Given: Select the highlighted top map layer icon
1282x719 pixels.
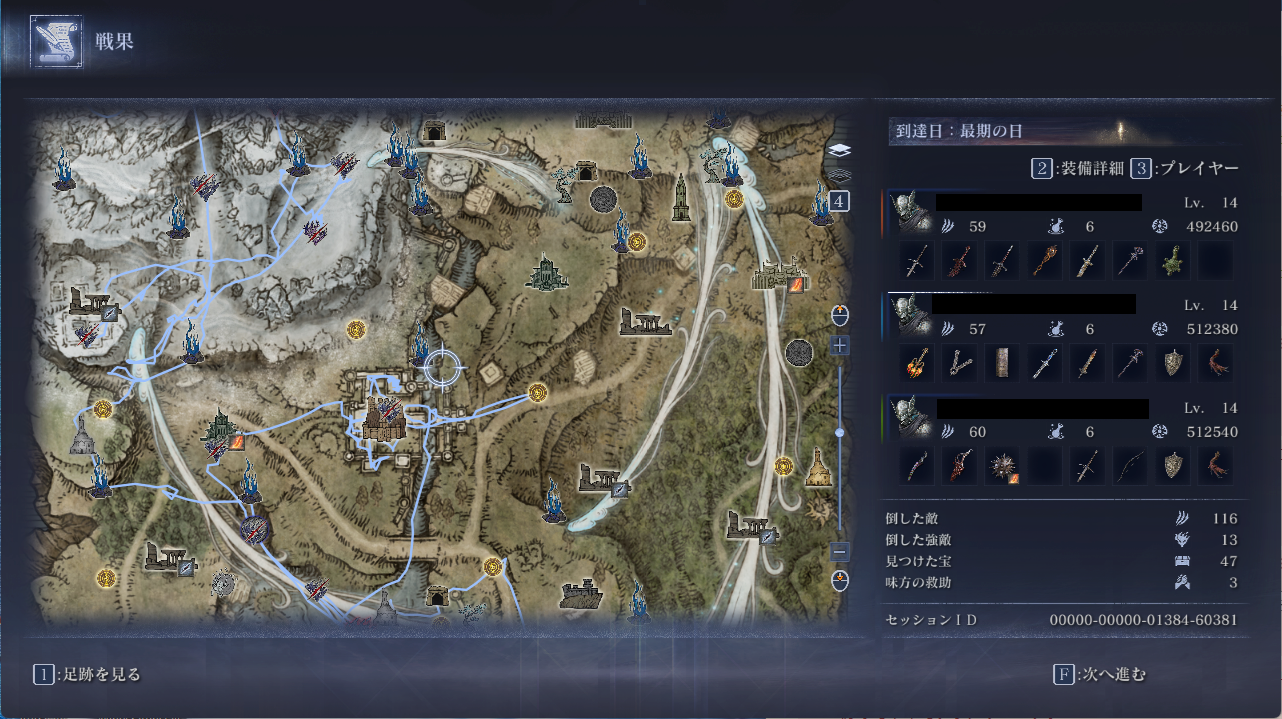Looking at the screenshot, I should (840, 150).
